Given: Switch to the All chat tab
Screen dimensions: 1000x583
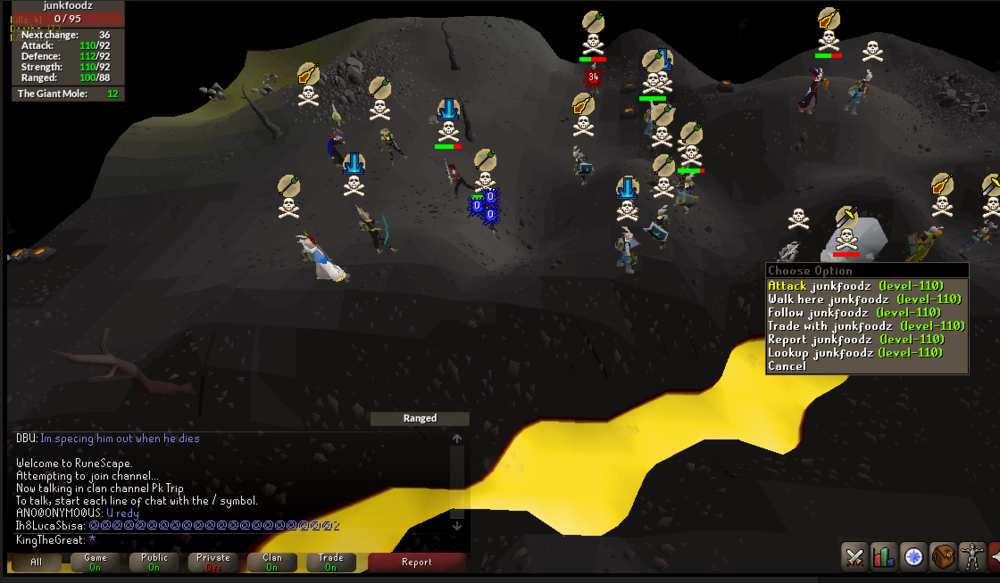Looking at the screenshot, I should 36,562.
